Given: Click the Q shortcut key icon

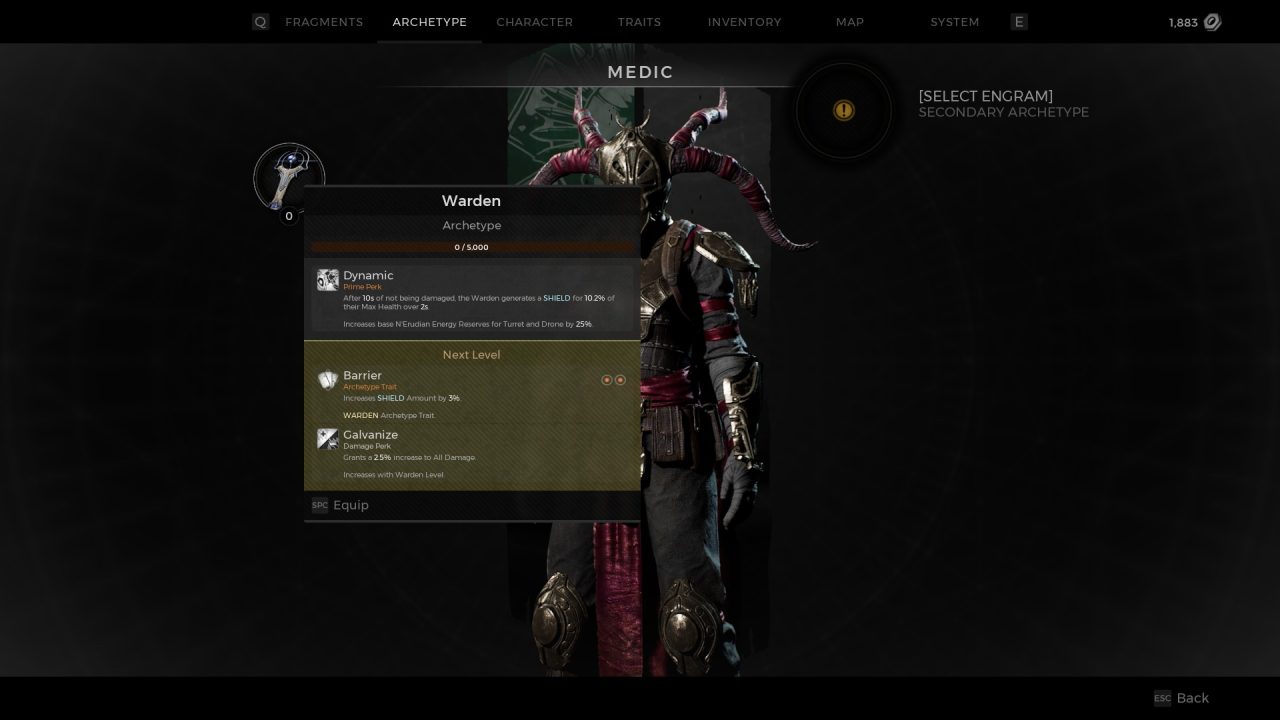Looking at the screenshot, I should [x=260, y=21].
